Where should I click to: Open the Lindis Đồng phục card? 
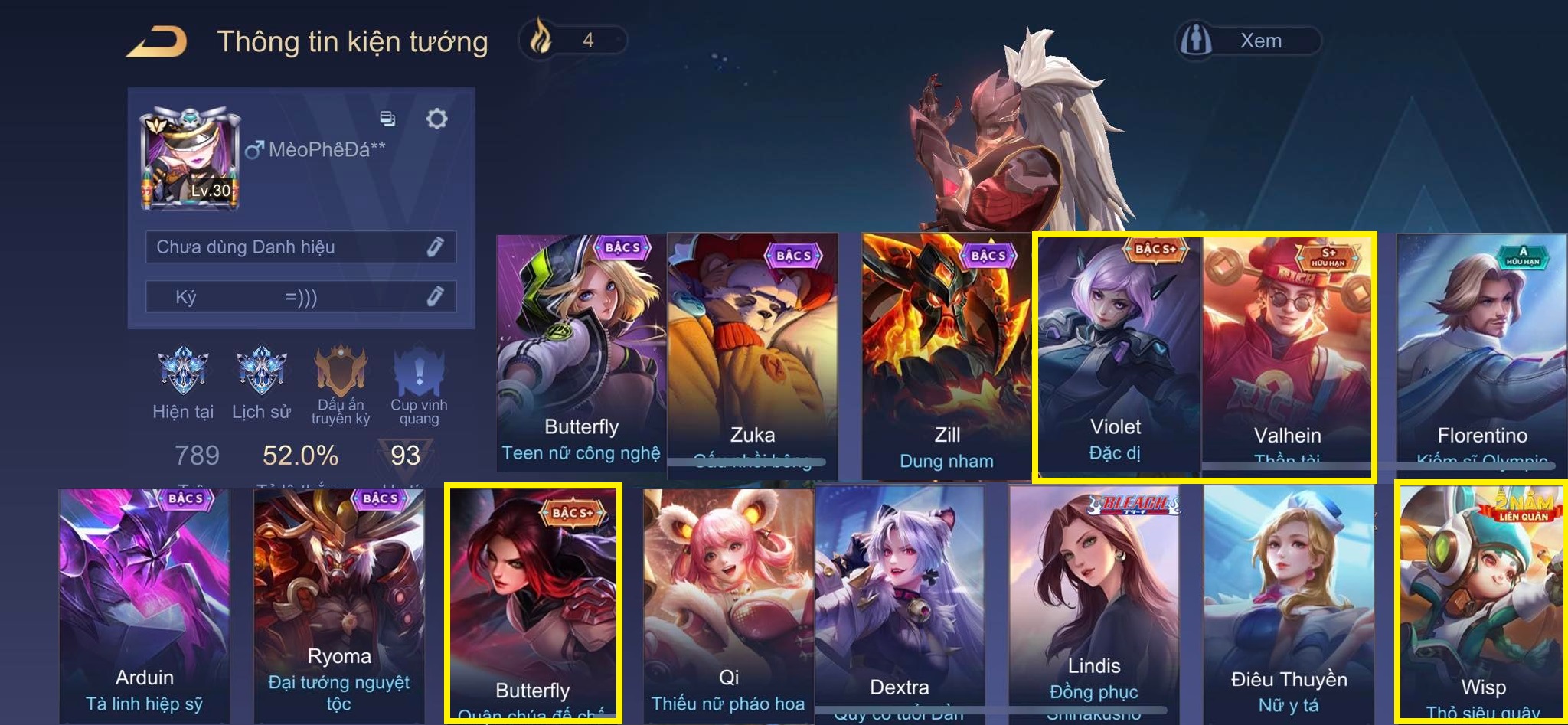click(x=1093, y=605)
